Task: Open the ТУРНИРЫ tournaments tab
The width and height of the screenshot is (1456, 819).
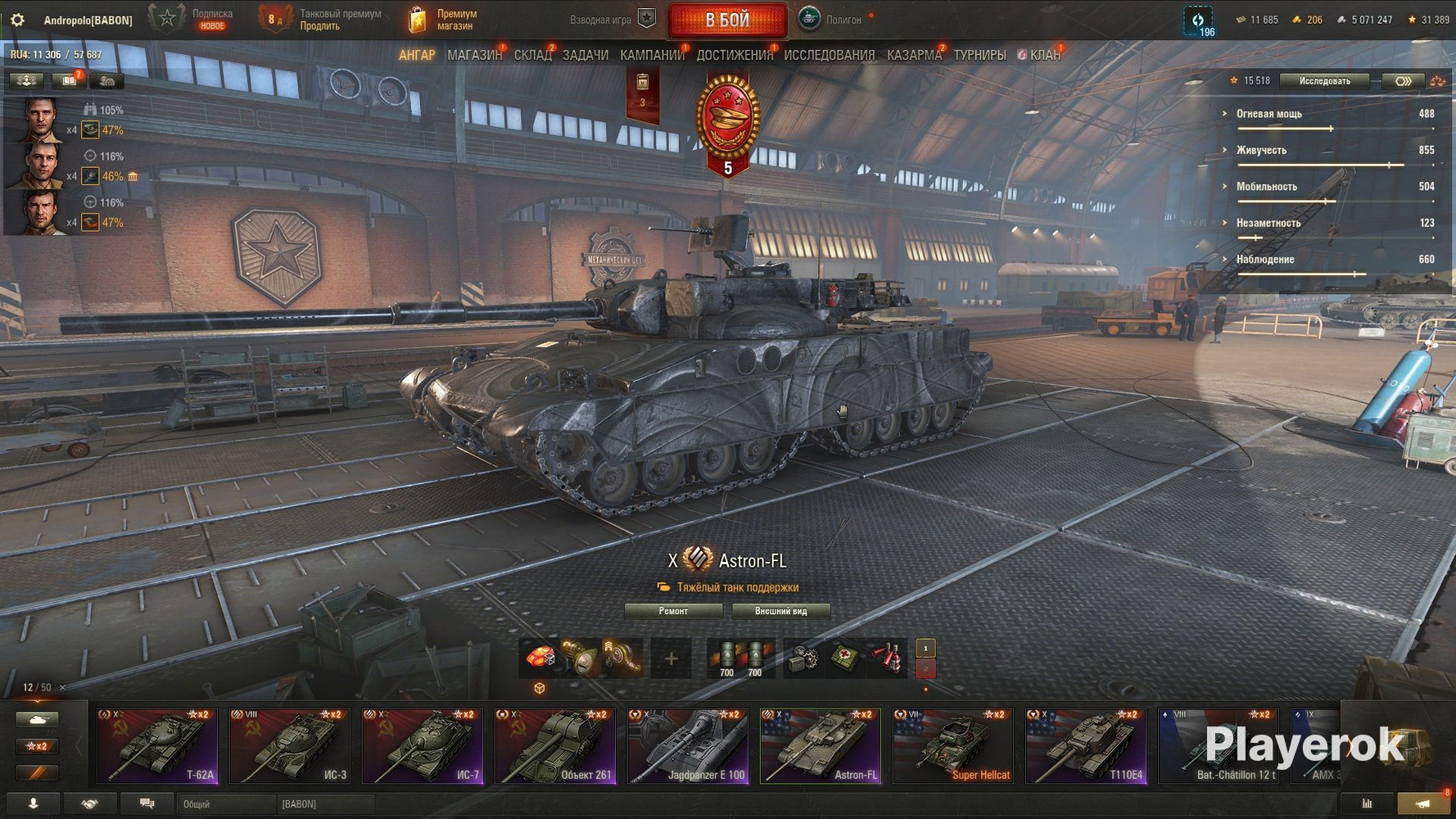Action: pyautogui.click(x=979, y=55)
